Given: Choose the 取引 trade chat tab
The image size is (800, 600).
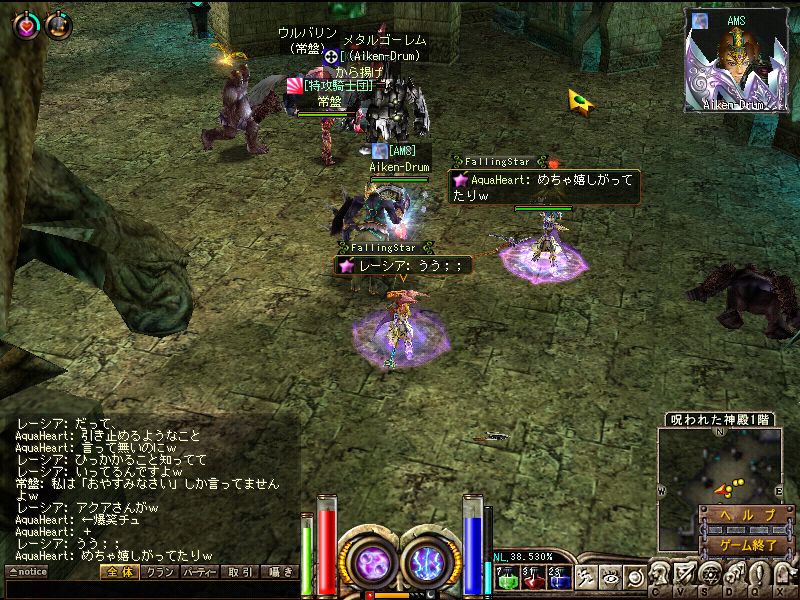Looking at the screenshot, I should coord(240,572).
